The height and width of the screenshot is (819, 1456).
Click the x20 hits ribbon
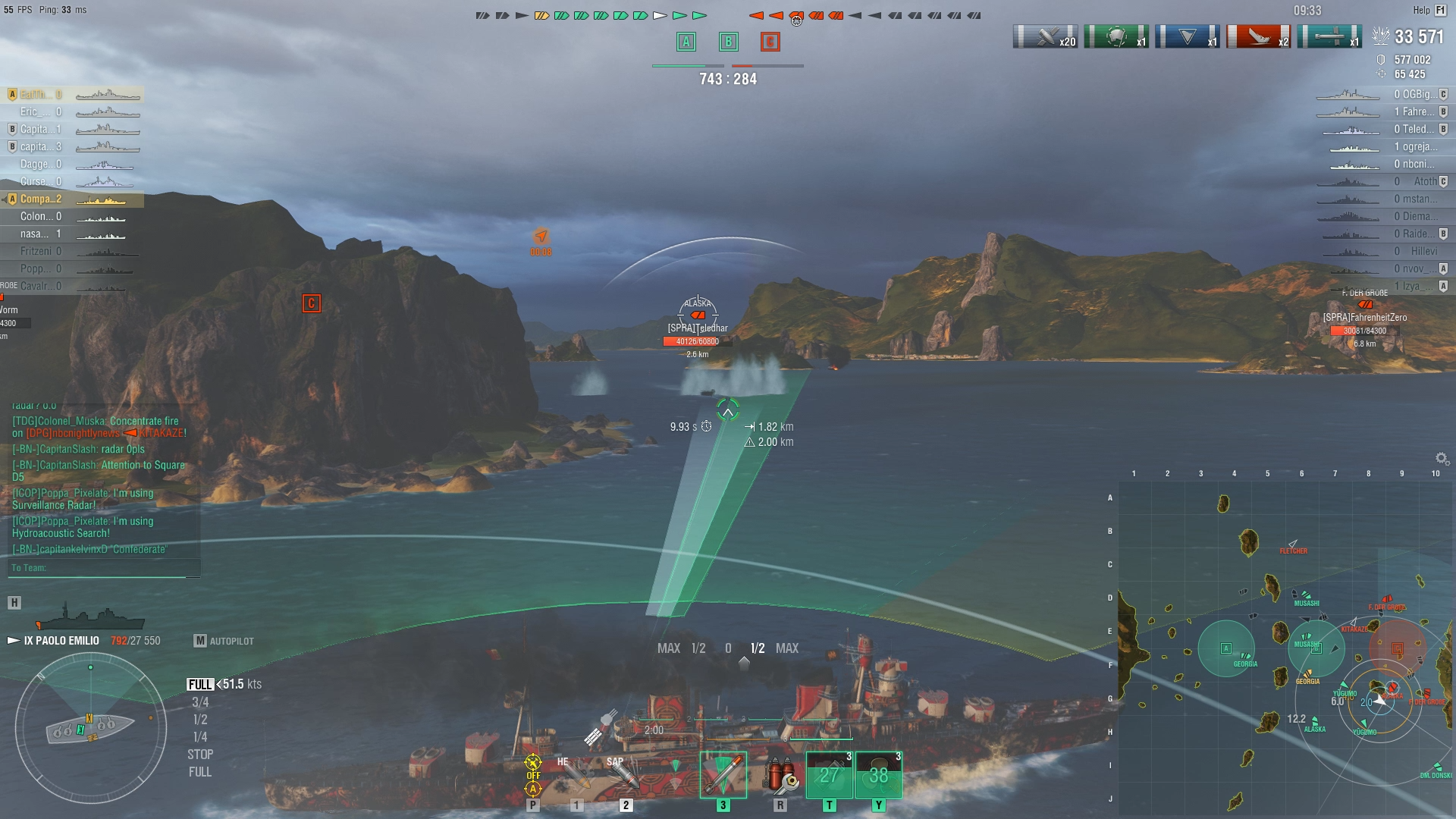tap(1045, 36)
